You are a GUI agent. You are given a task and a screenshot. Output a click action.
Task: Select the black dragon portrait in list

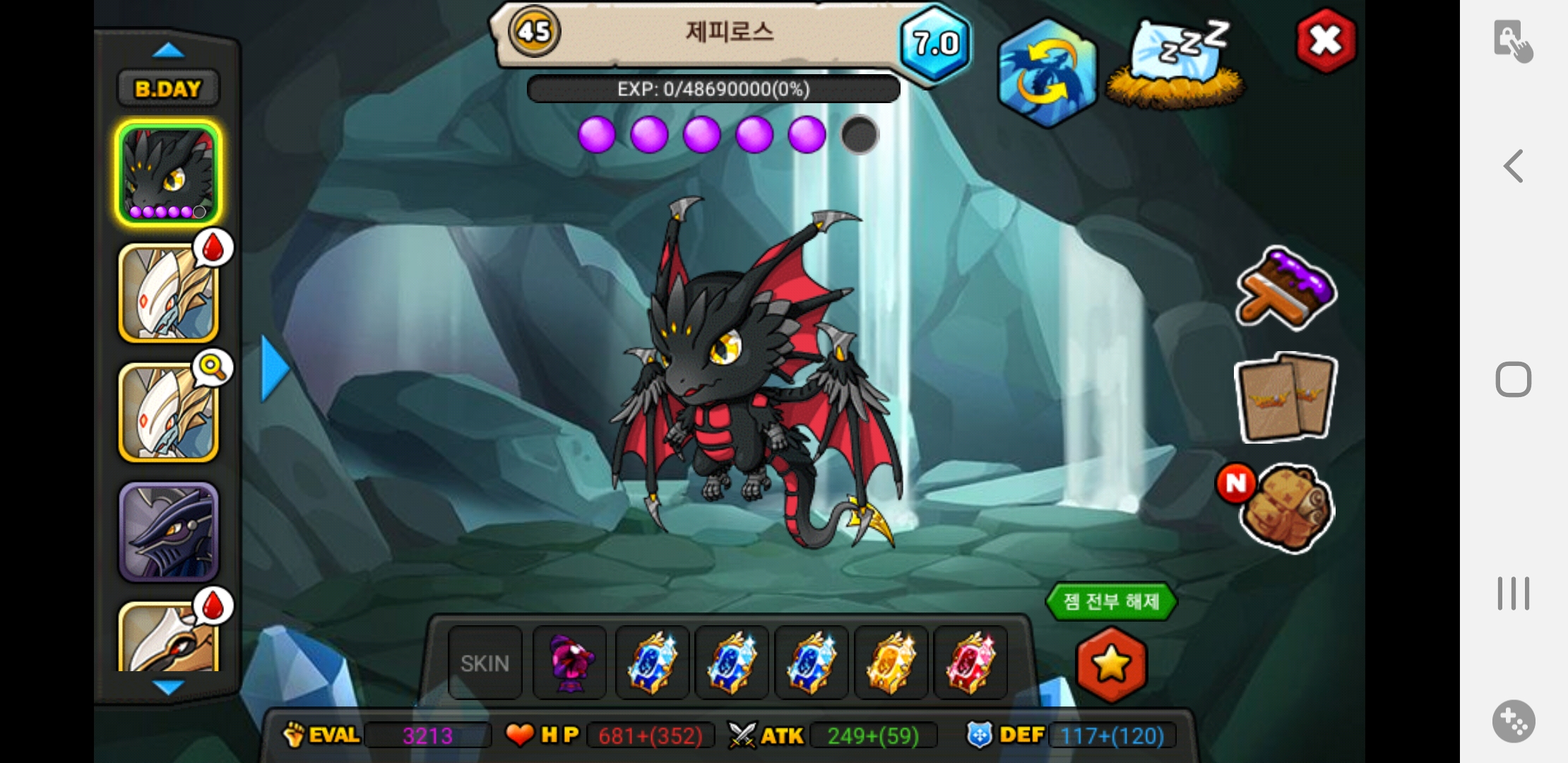click(168, 173)
